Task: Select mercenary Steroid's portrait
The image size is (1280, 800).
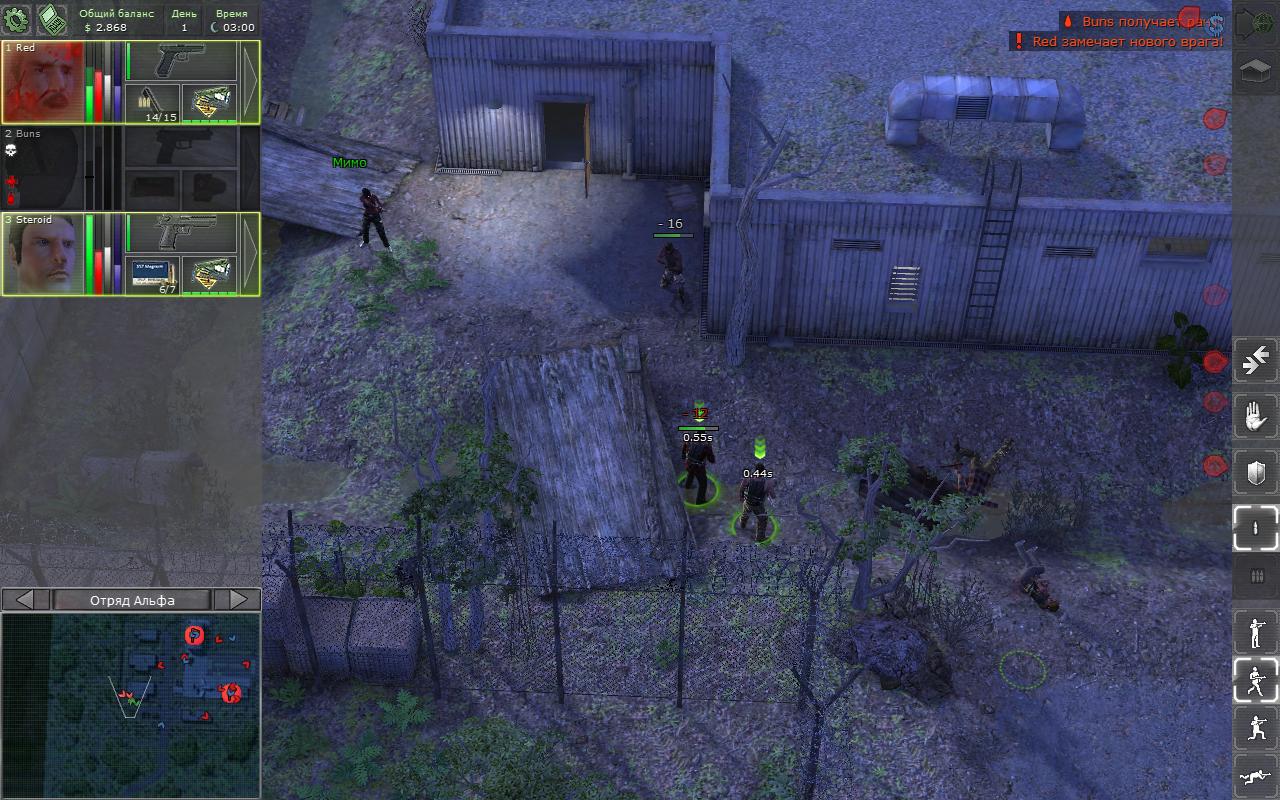Action: coord(42,255)
